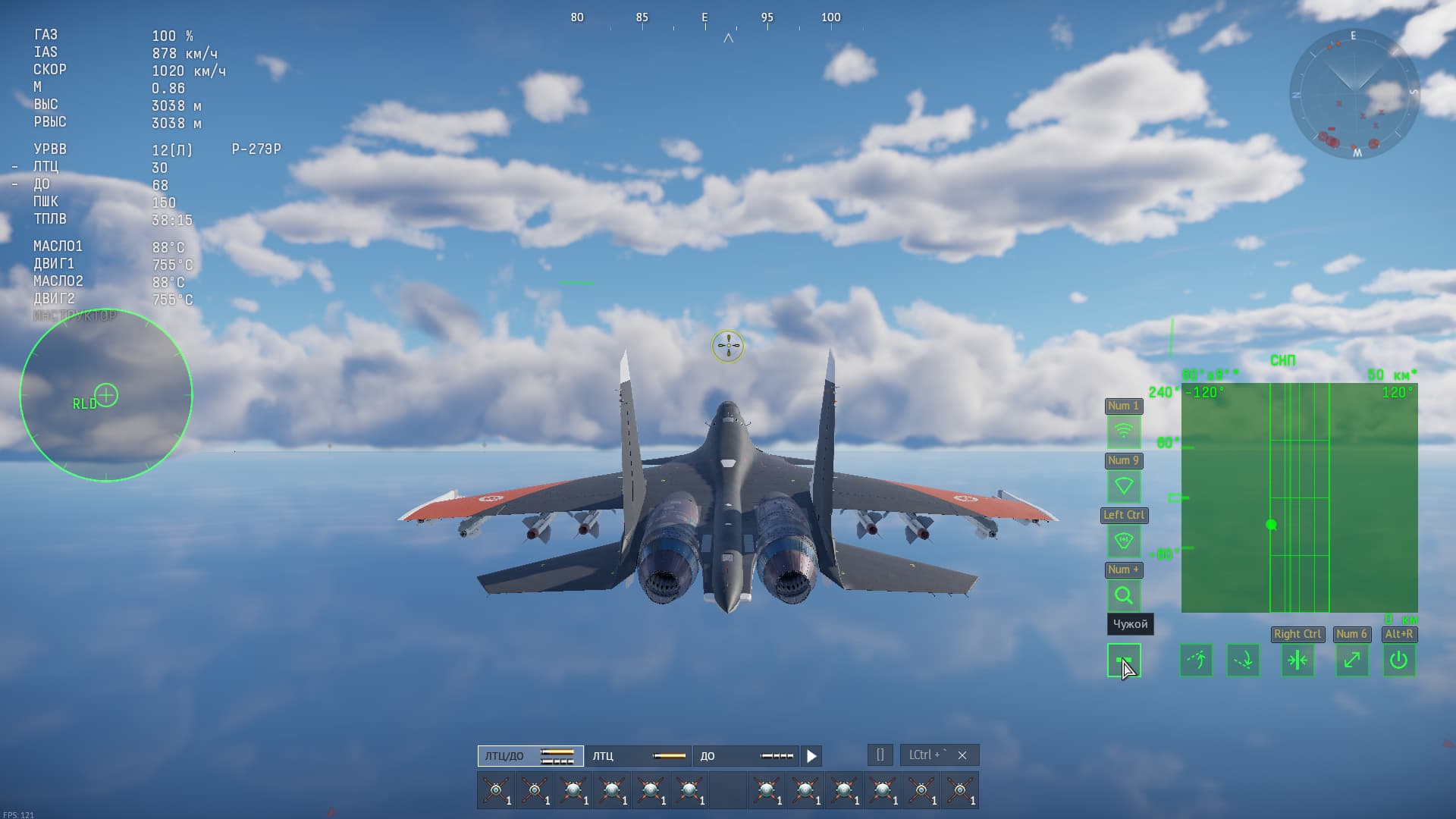
Task: Activate the radar target lock icon
Action: (x=1125, y=541)
